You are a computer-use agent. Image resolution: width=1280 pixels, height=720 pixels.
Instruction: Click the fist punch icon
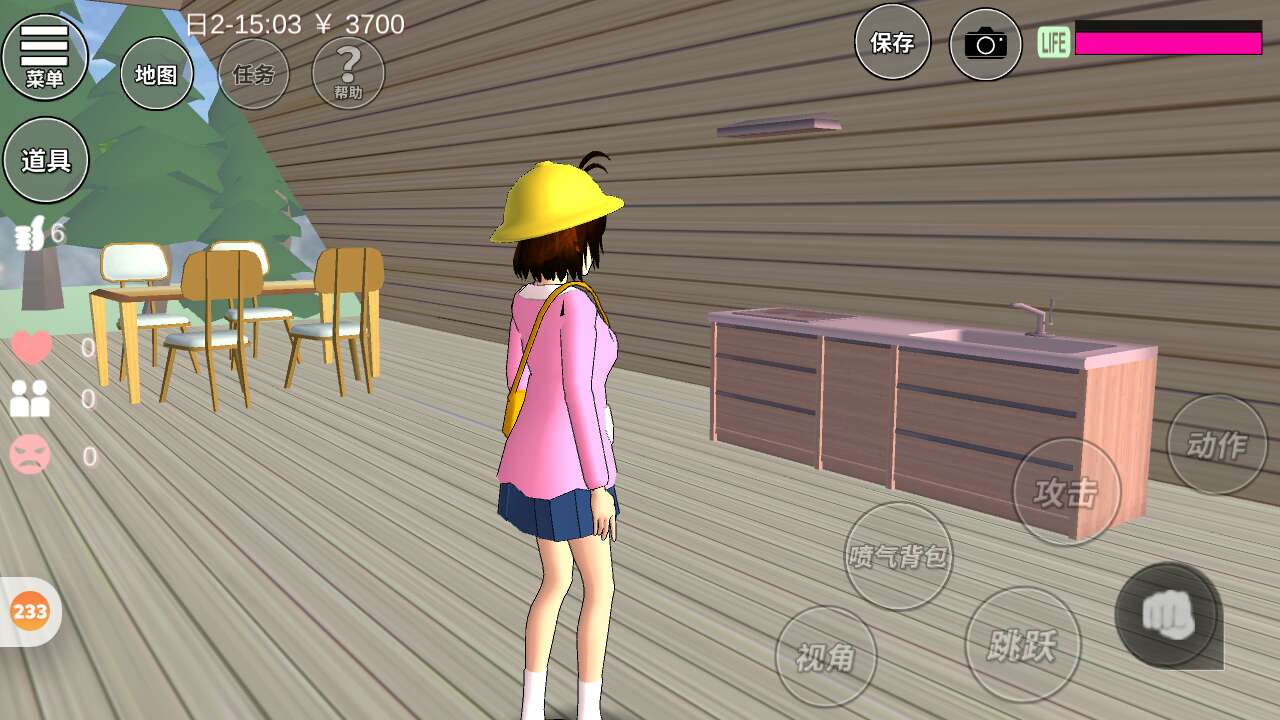[x=1168, y=614]
